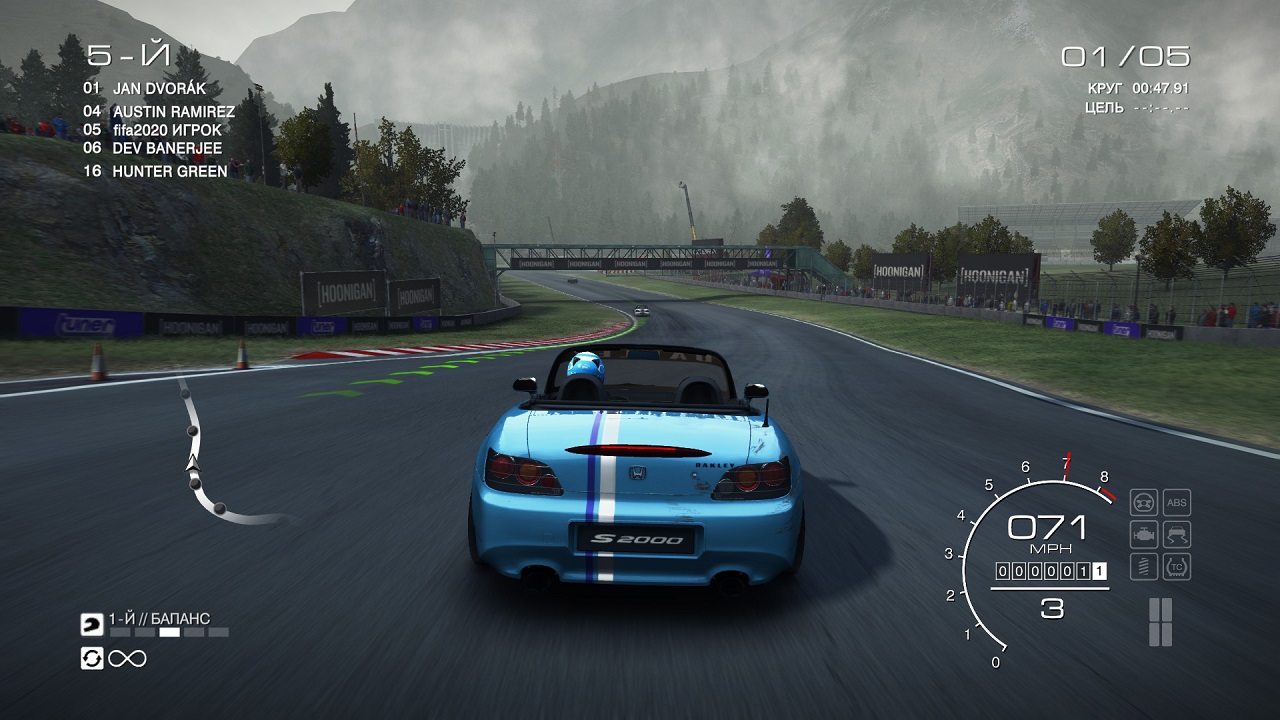1280x720 pixels.
Task: Click the four-tire wear indicator
Action: point(1160,622)
